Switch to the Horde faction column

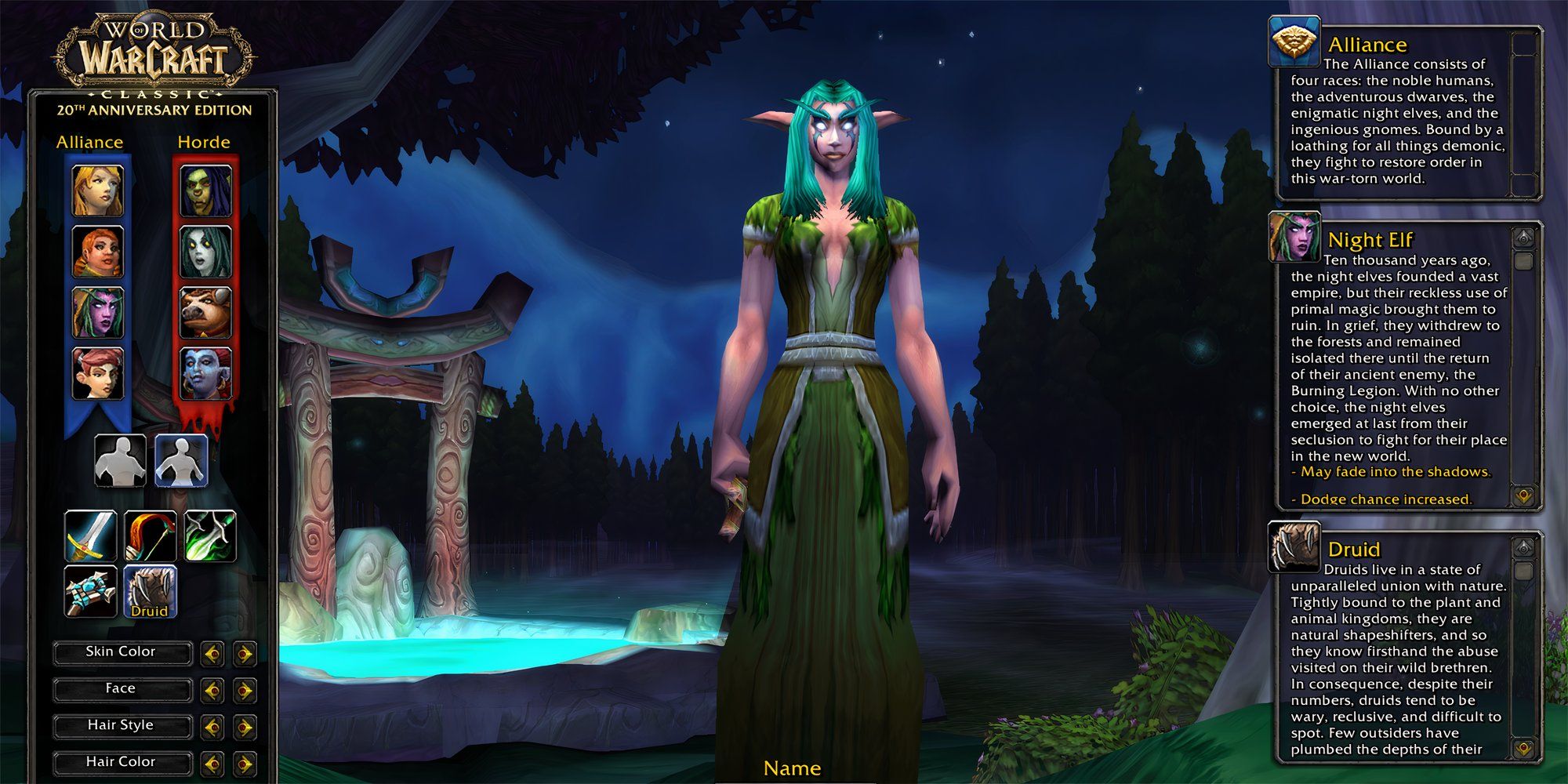(x=202, y=142)
